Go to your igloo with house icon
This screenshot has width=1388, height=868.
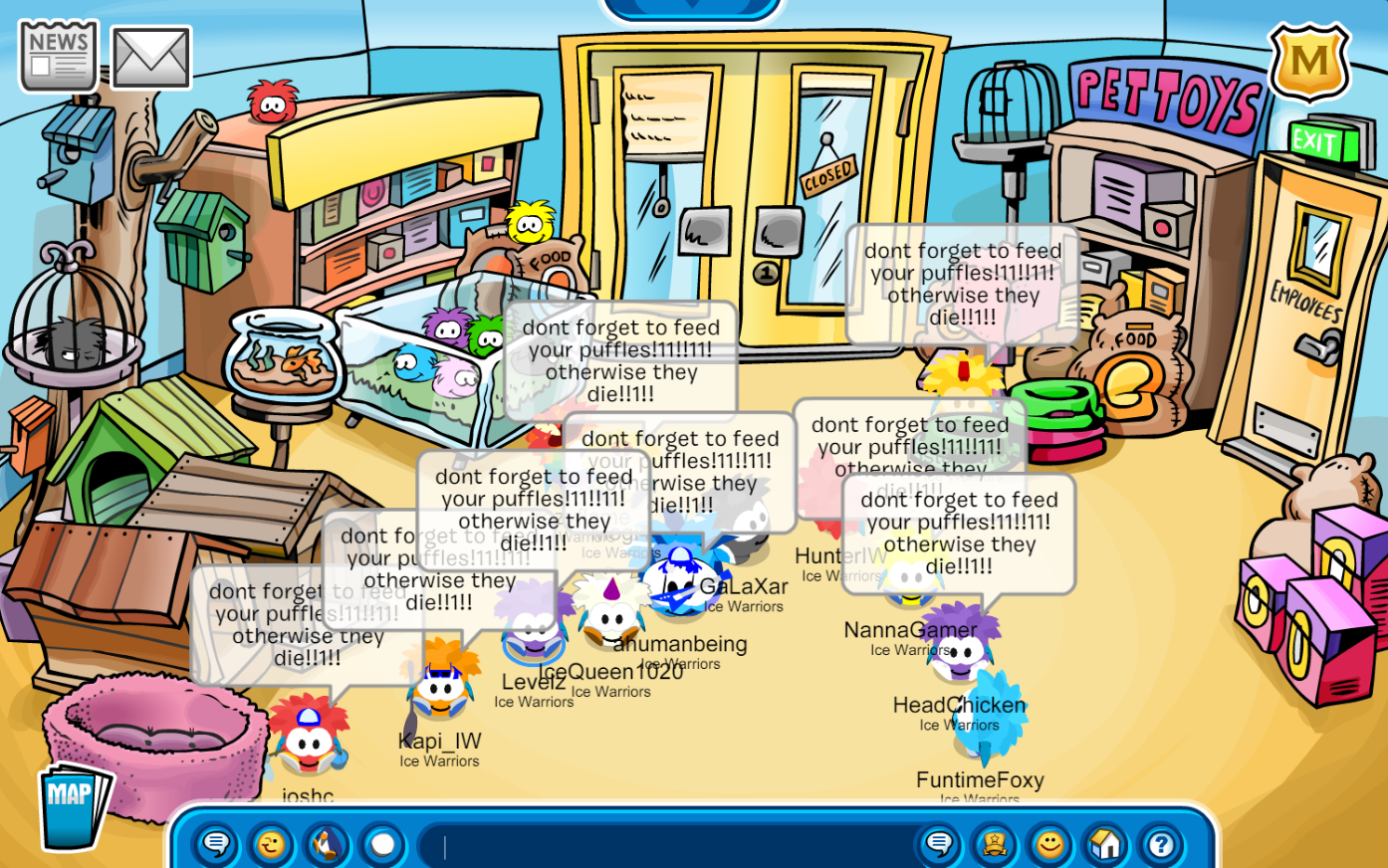(1105, 845)
